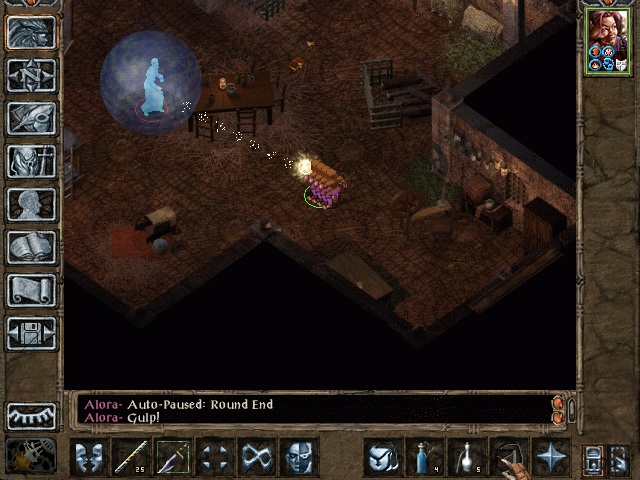This screenshot has width=640, height=480.
Task: Select the arrow weapon slot with 25
Action: coord(131,458)
